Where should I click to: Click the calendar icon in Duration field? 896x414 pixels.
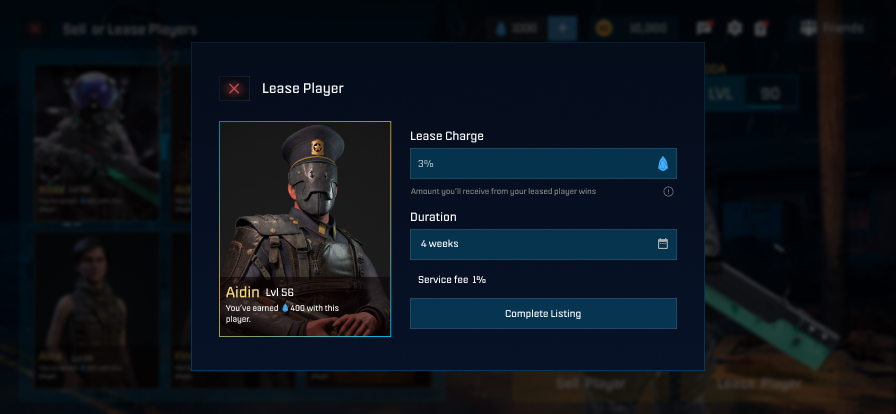(x=662, y=244)
